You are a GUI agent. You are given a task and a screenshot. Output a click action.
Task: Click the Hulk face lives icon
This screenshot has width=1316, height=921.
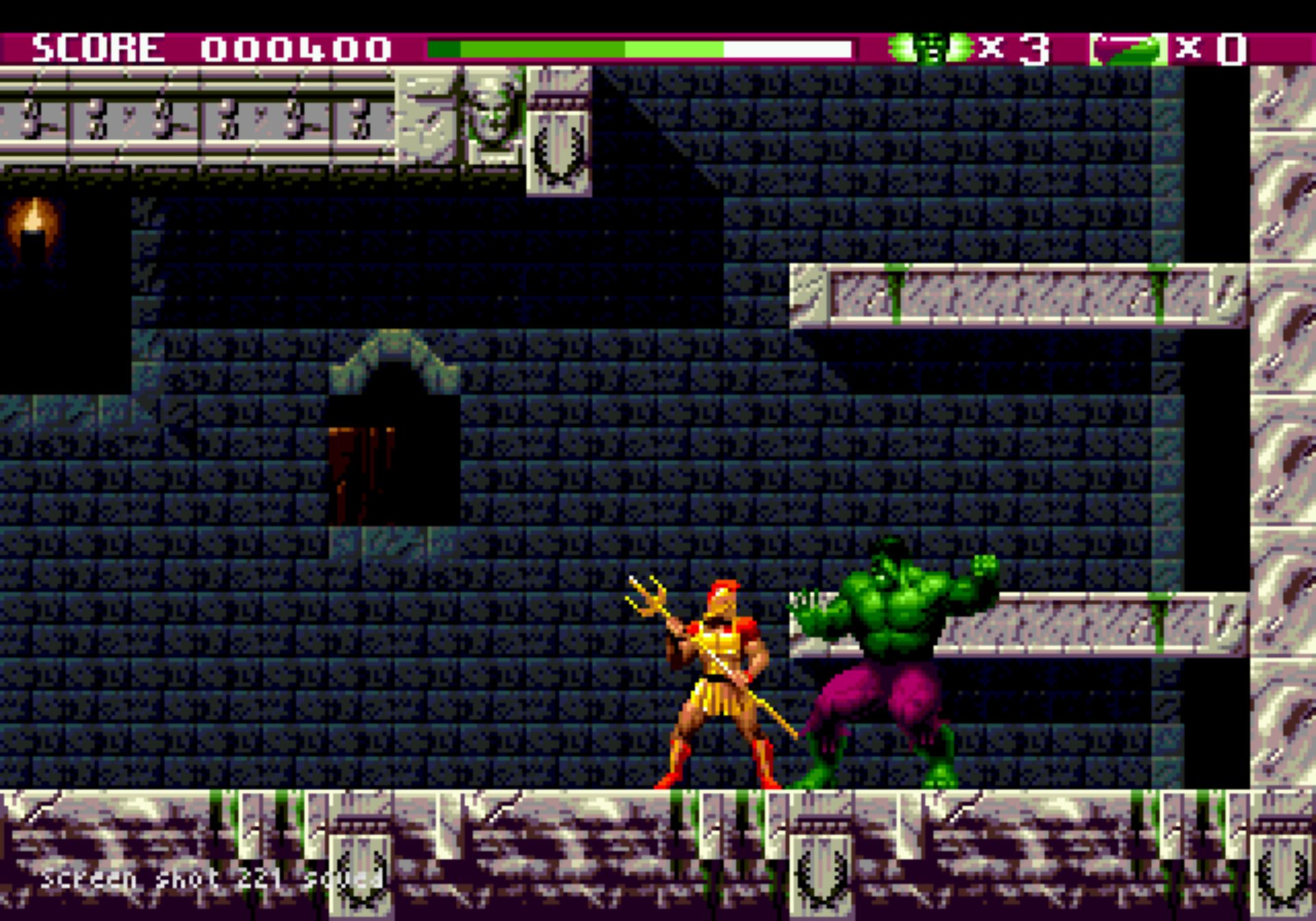930,48
